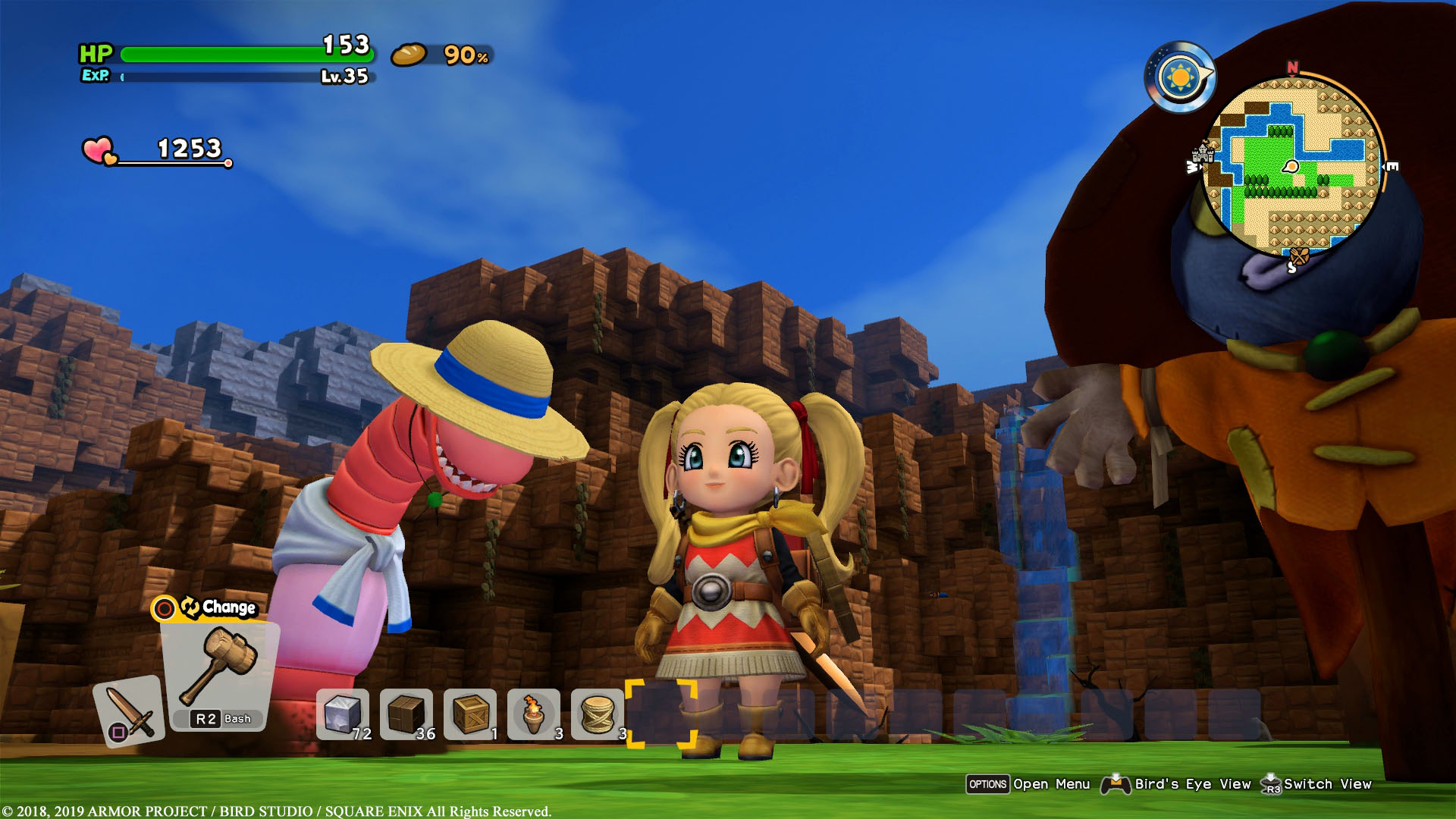Screen dimensions: 1456x819
Task: Click the hammer tool icon
Action: (220, 667)
